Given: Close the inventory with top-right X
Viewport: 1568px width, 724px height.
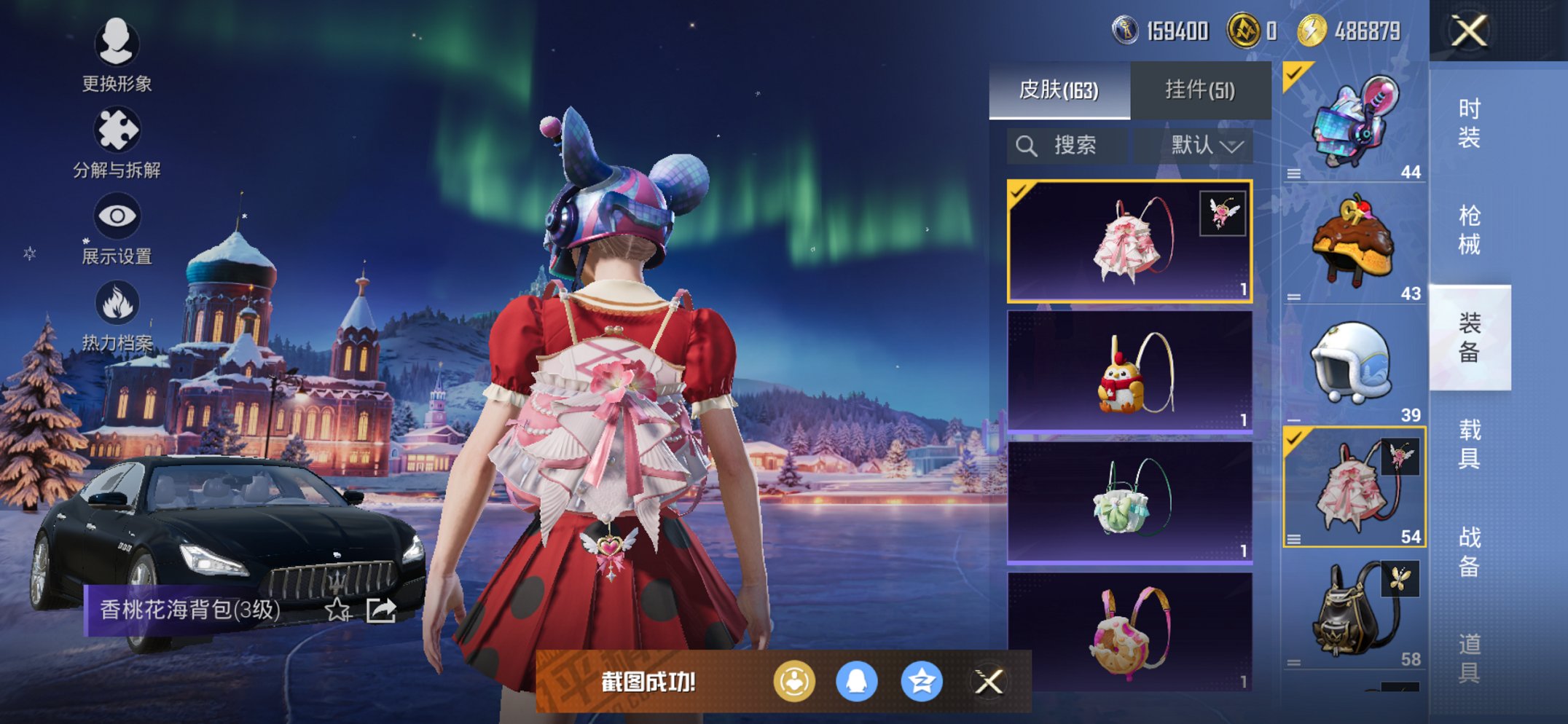Looking at the screenshot, I should [1469, 31].
